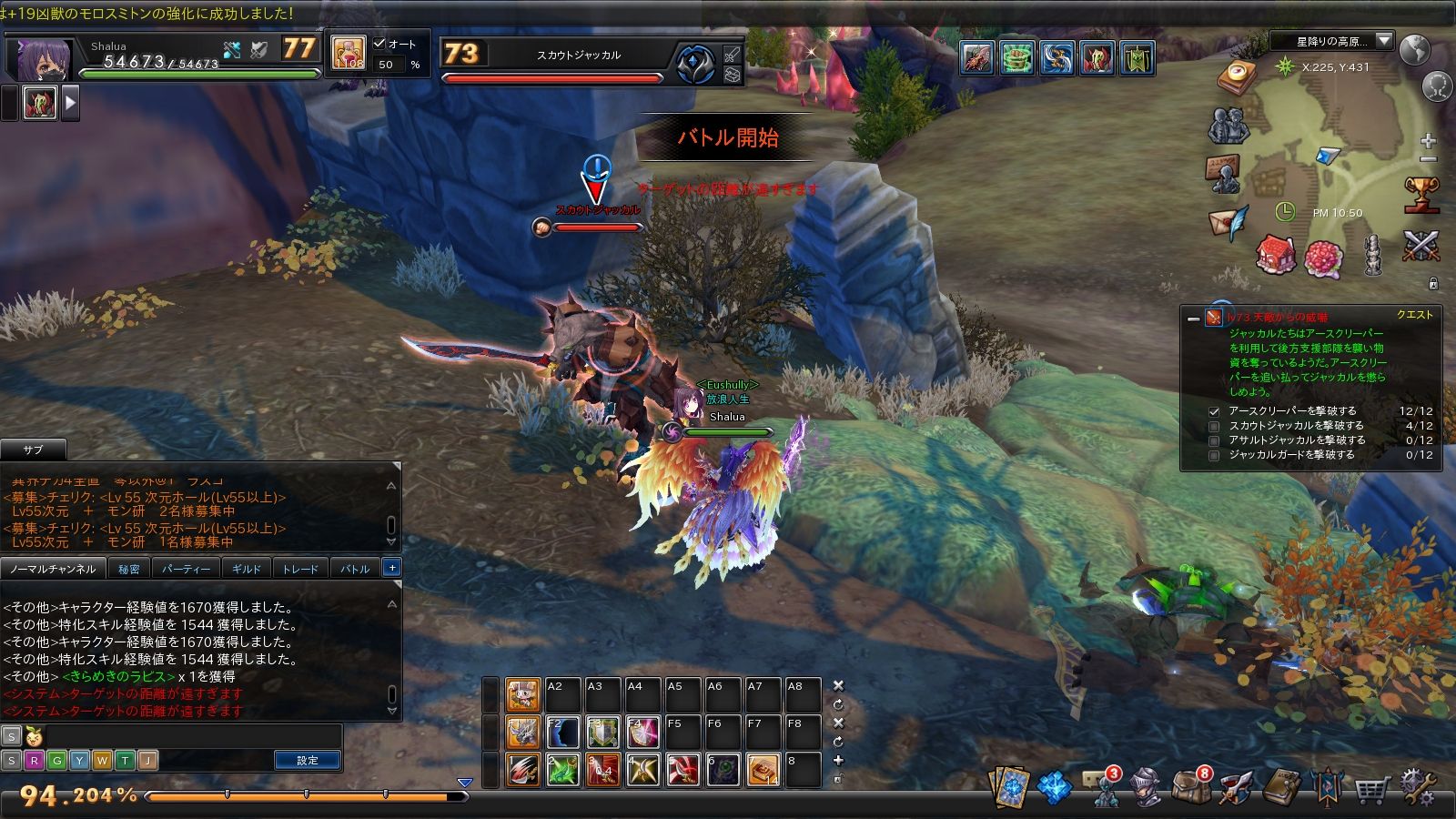Open the crossed swords battle icon
Image resolution: width=1456 pixels, height=819 pixels.
pos(1420,246)
